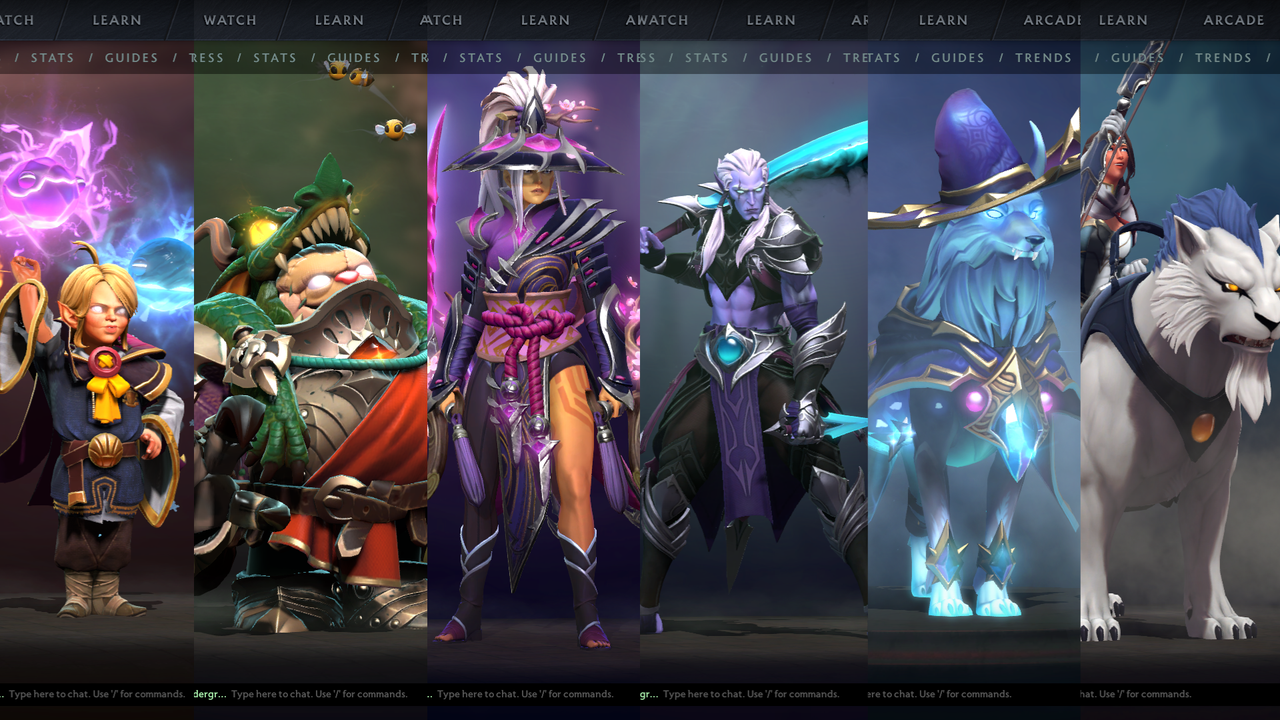The height and width of the screenshot is (720, 1280).
Task: Open the ARCADE menu in the rightmost column
Action: coord(1233,20)
